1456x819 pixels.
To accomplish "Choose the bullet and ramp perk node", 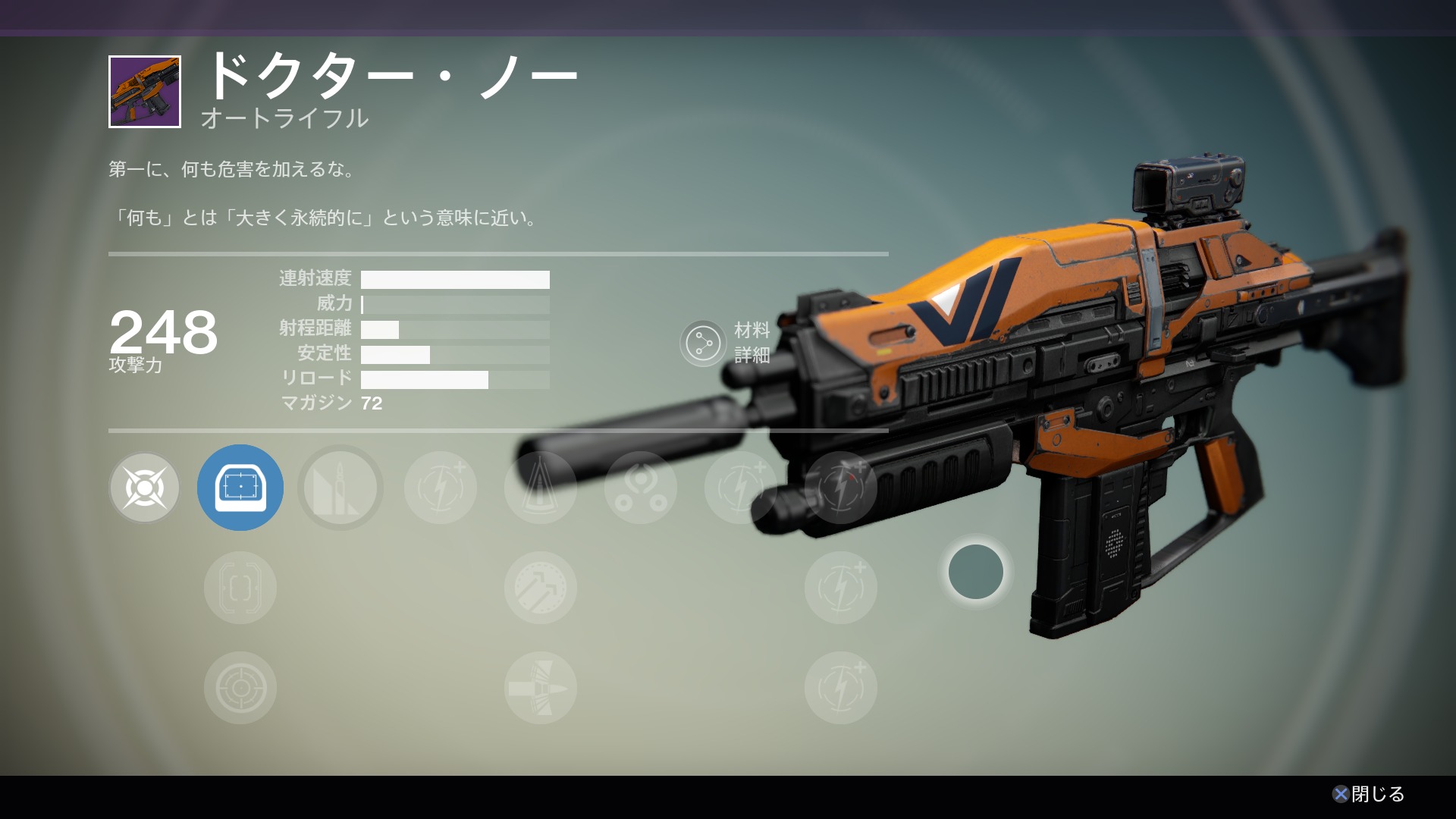I will 340,488.
